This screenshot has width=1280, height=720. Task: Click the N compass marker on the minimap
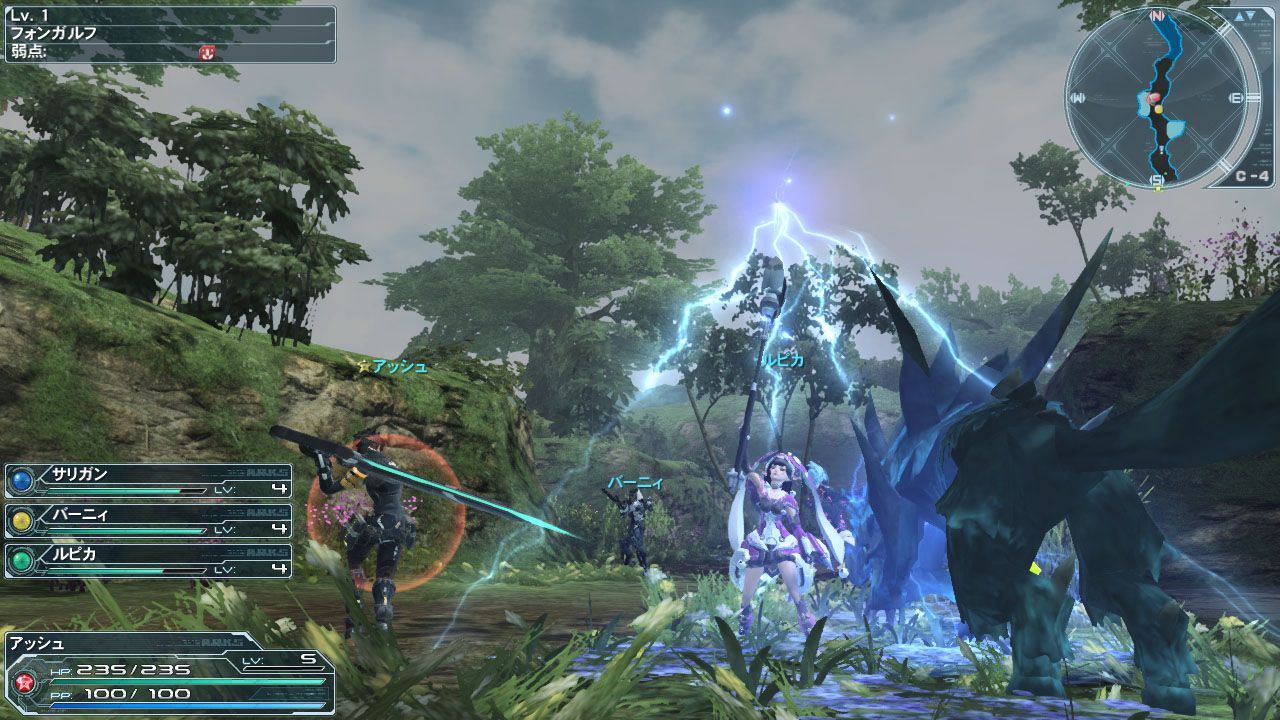1157,15
